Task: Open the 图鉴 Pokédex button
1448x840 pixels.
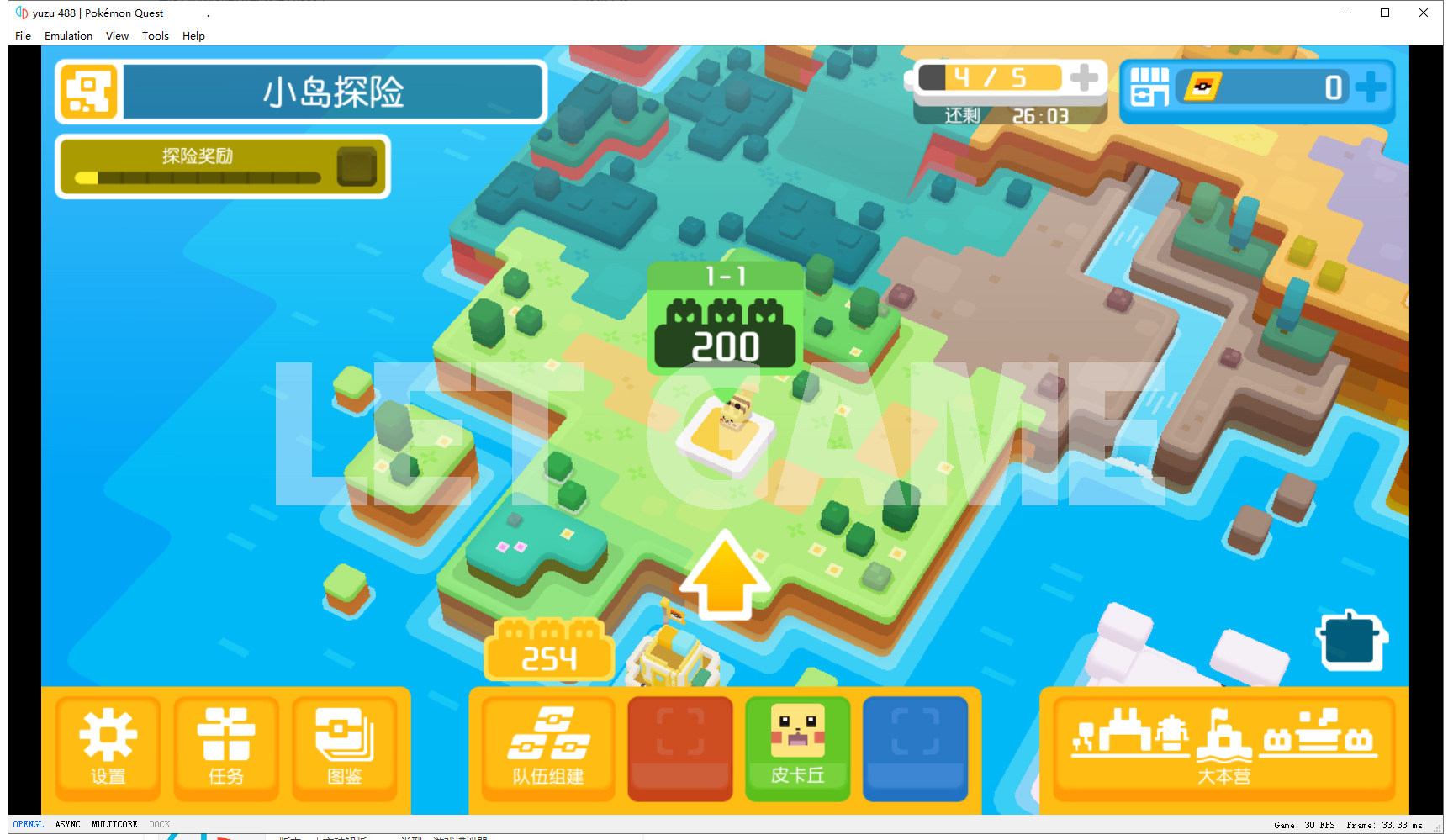Action: tap(344, 747)
